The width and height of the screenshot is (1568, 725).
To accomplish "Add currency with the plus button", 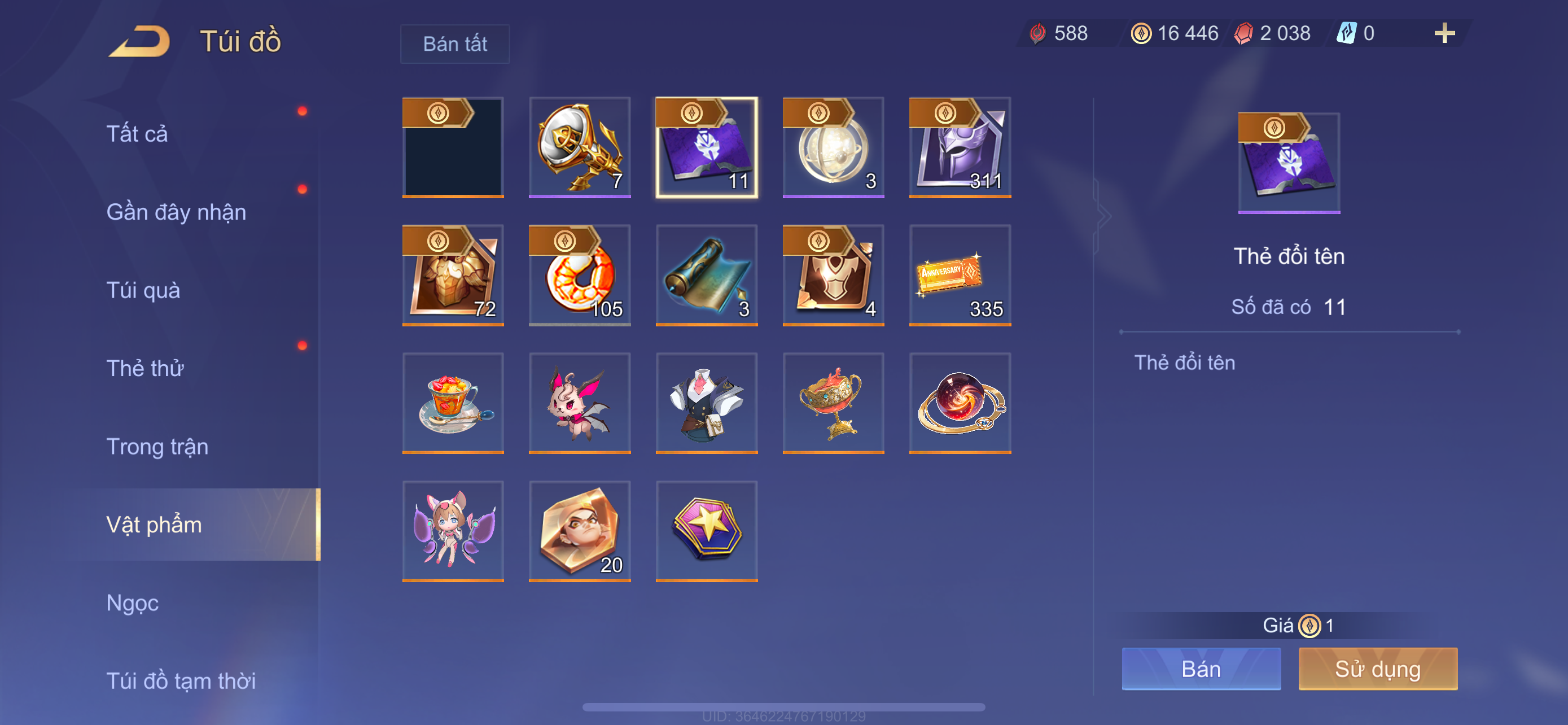I will (x=1444, y=33).
